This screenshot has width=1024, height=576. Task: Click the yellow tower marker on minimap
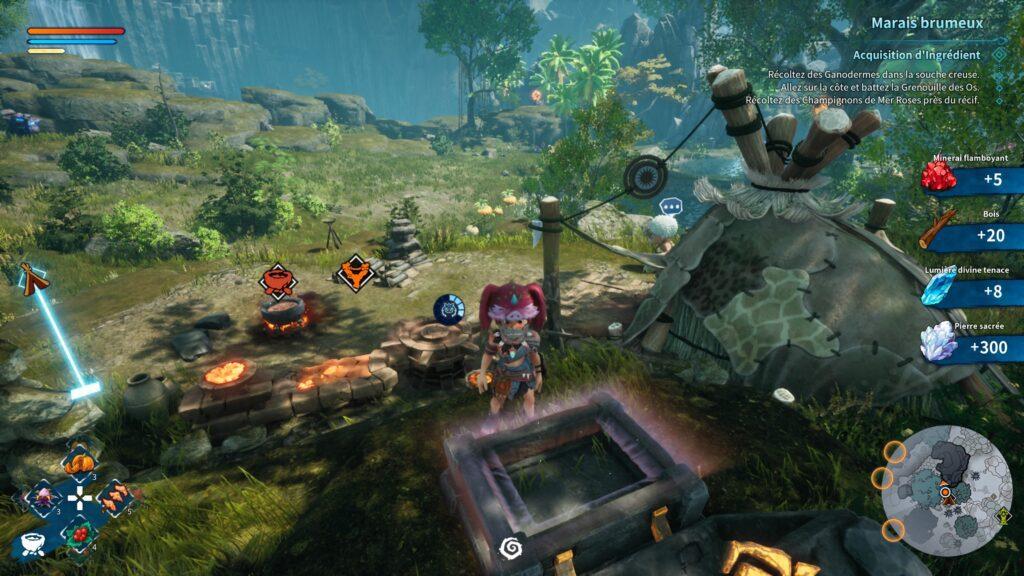[x=1003, y=515]
